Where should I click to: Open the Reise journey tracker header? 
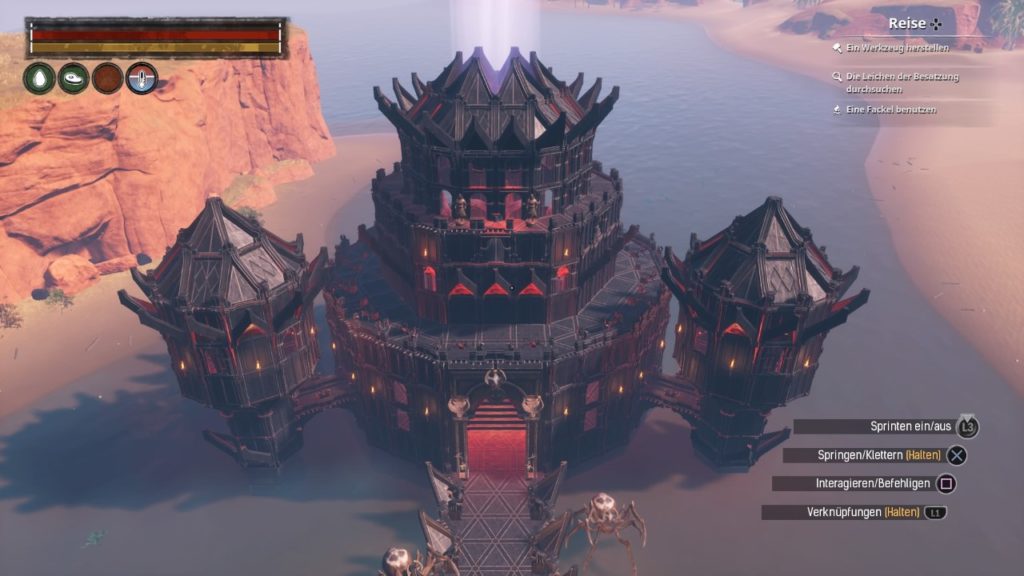click(914, 23)
